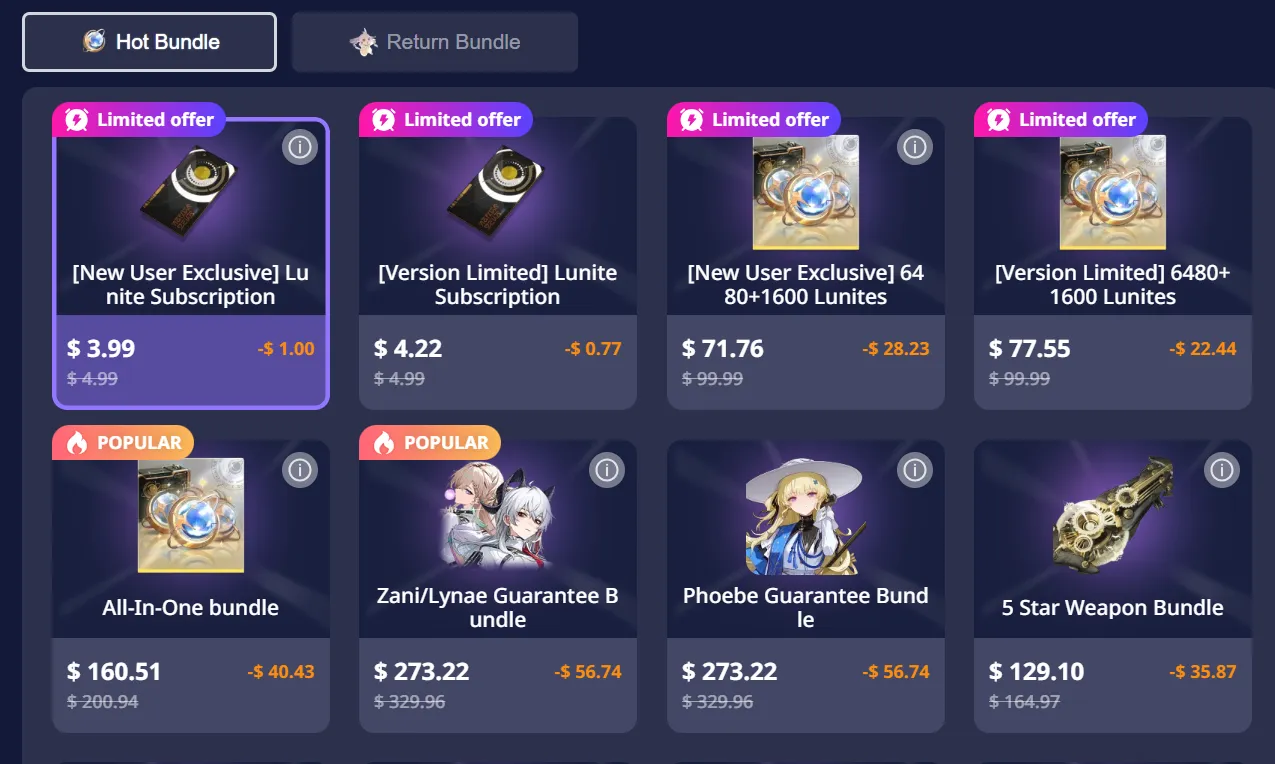Show info for the All-In-One bundle

299,470
